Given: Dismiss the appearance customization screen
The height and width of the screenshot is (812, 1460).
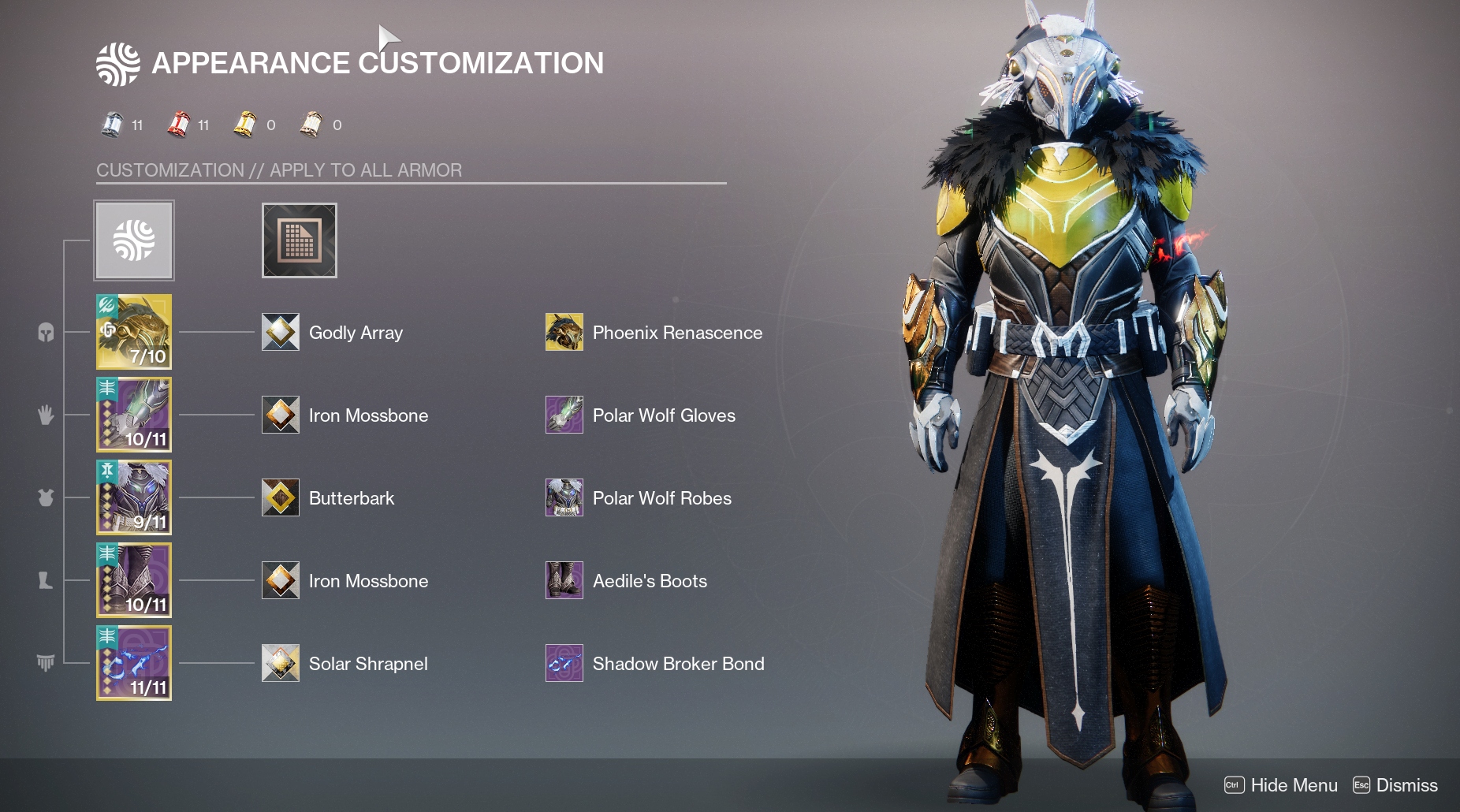Looking at the screenshot, I should pyautogui.click(x=1395, y=785).
